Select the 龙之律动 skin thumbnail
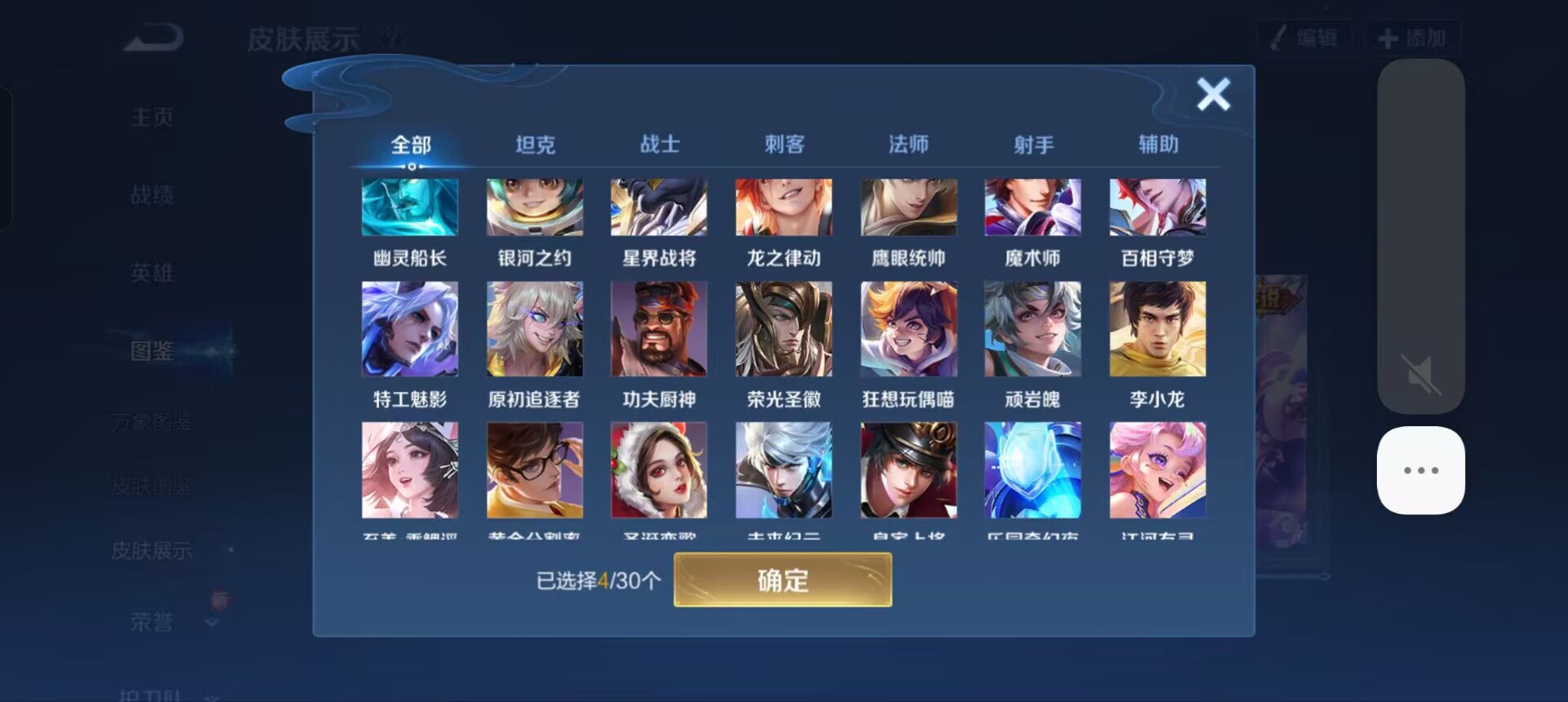This screenshot has height=702, width=1568. pyautogui.click(x=784, y=207)
